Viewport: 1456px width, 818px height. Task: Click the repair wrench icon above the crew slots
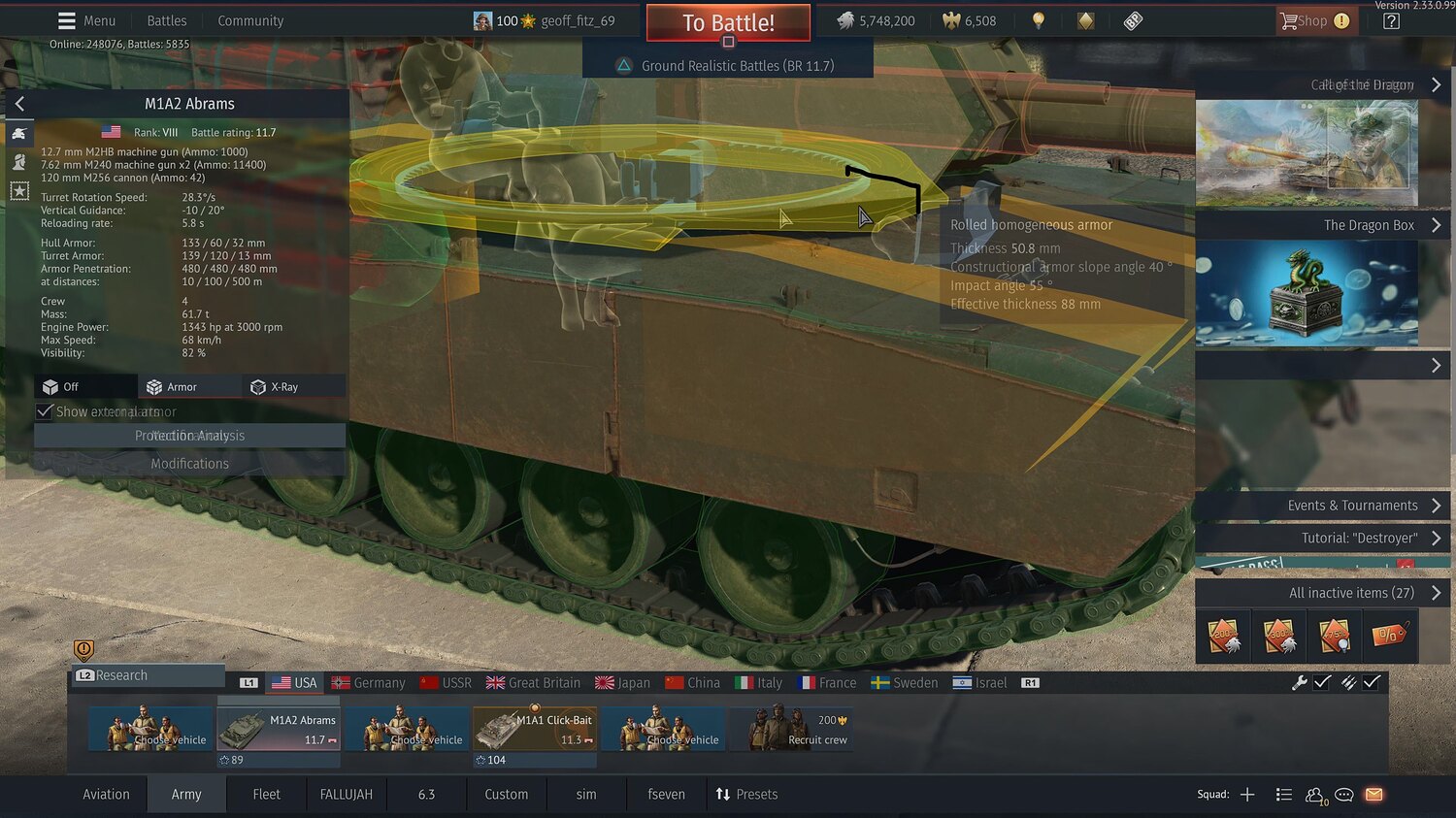(x=1299, y=682)
